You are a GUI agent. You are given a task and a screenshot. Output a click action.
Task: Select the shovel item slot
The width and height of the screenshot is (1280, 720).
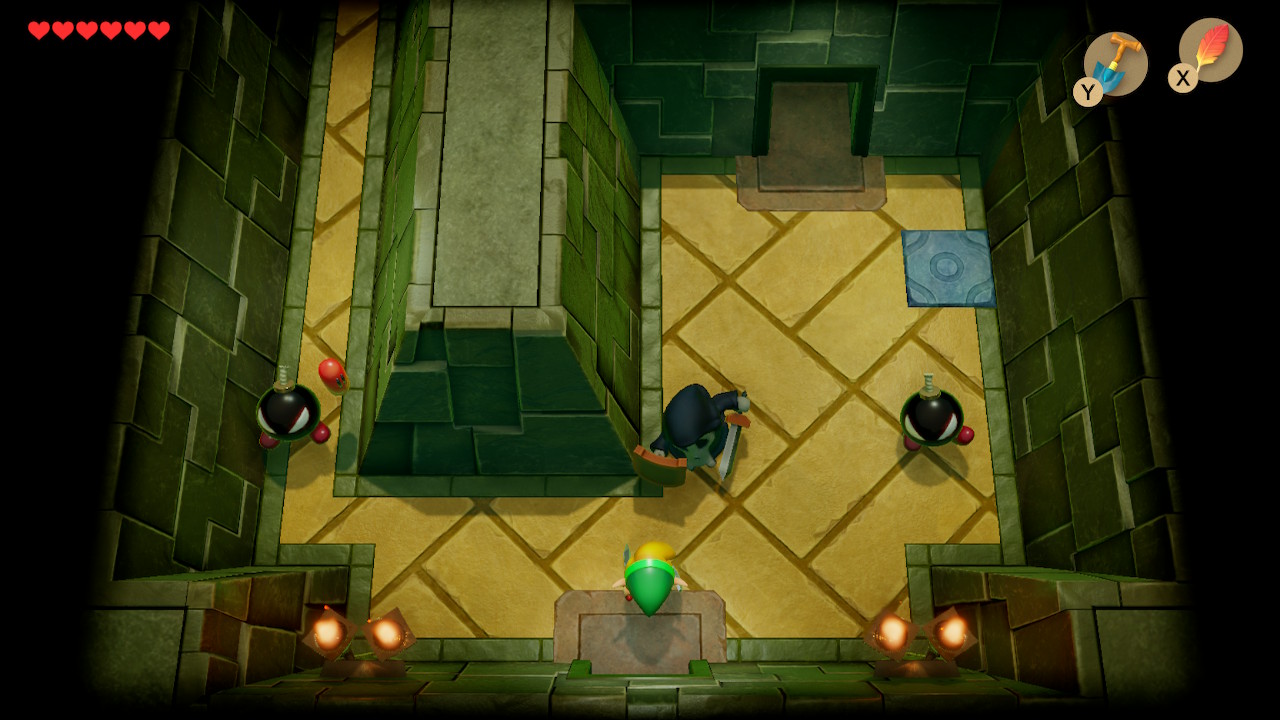(x=1115, y=63)
